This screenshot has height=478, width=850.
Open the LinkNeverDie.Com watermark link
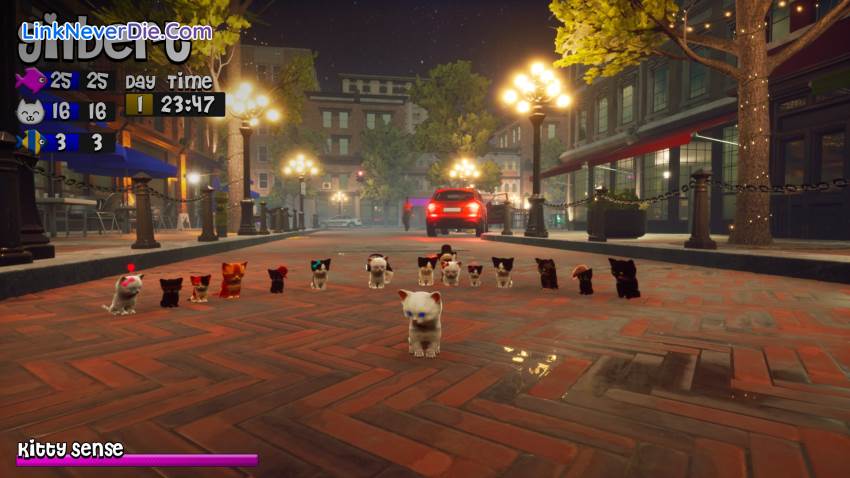[116, 31]
